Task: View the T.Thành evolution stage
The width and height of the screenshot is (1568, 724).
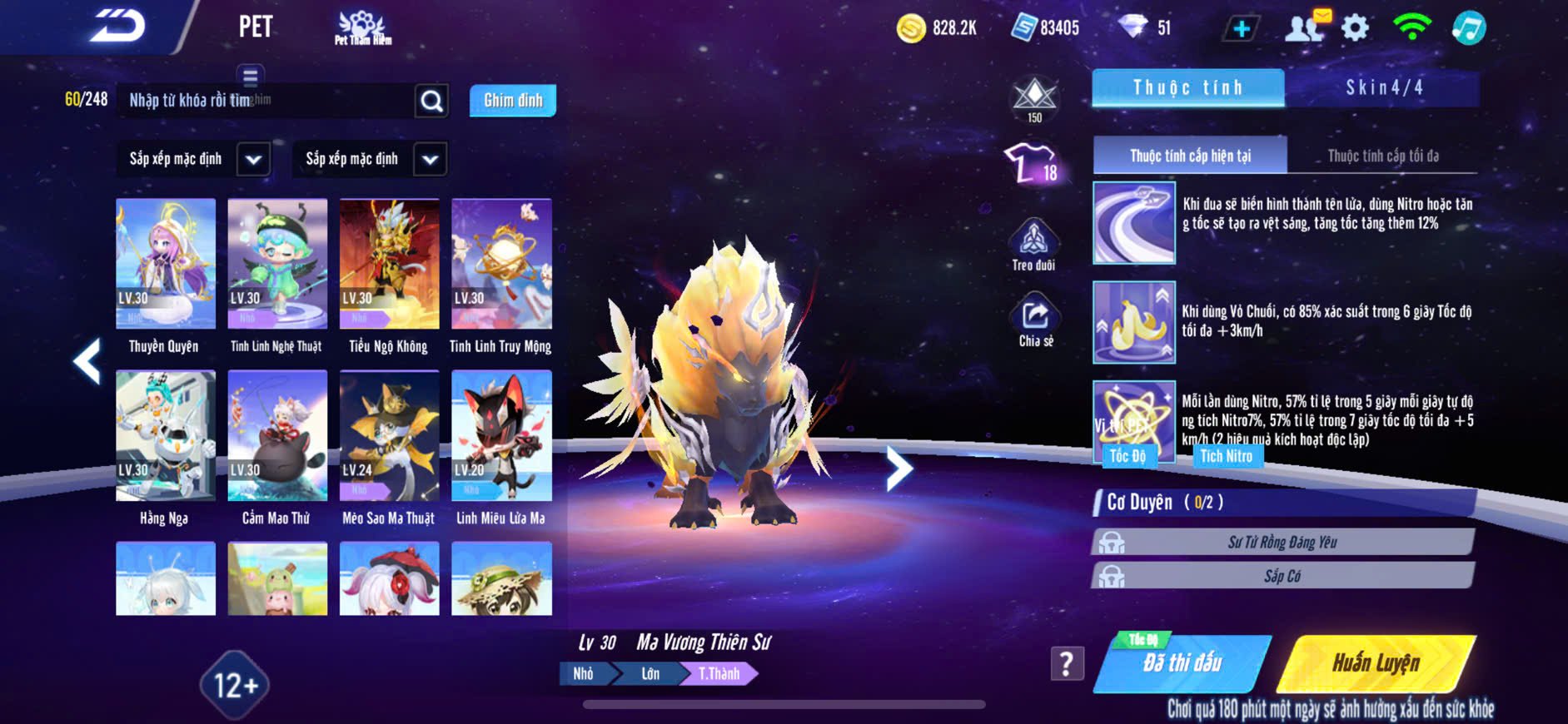Action: coord(719,673)
